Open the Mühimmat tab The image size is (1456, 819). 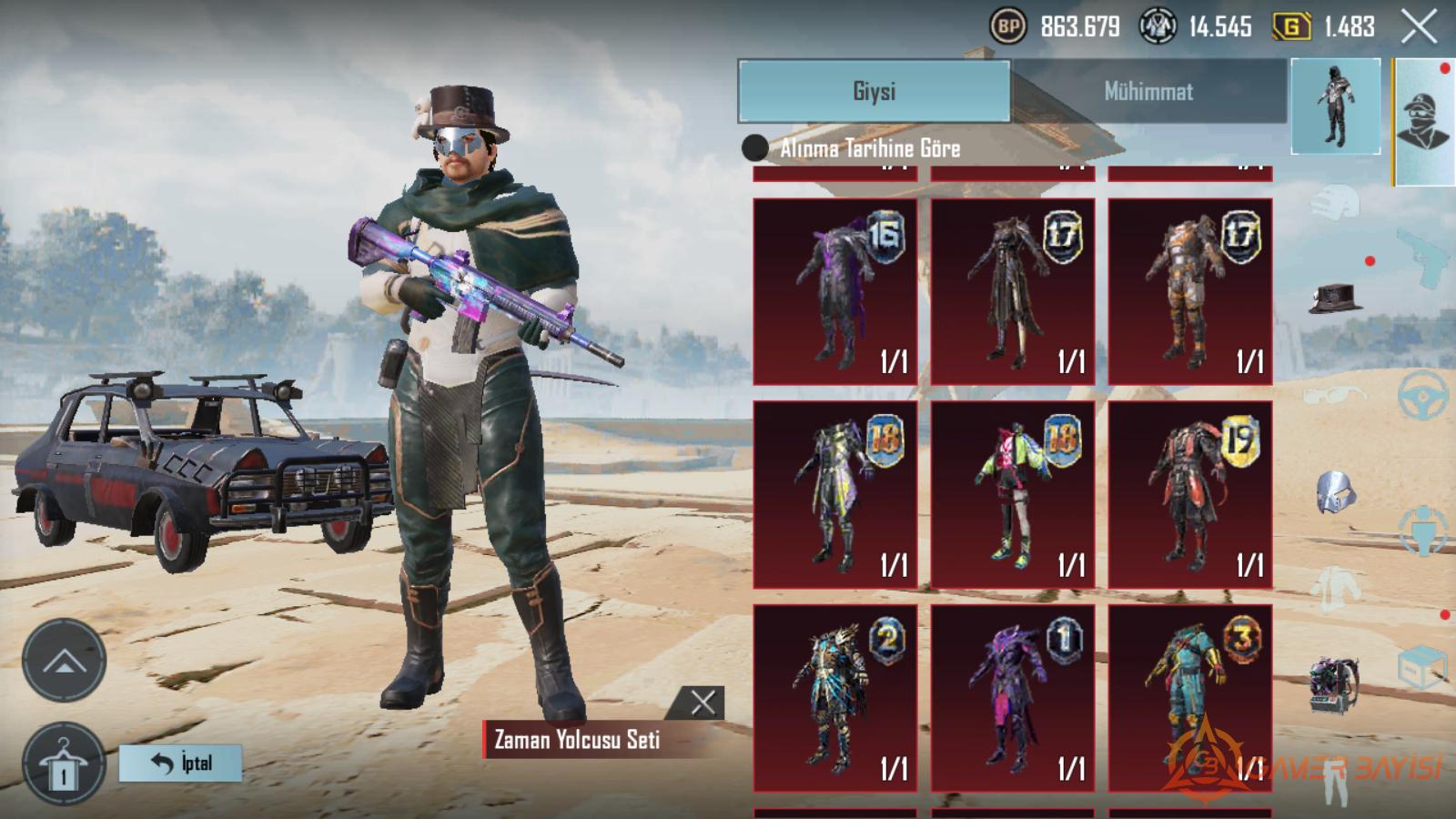pos(1148,91)
